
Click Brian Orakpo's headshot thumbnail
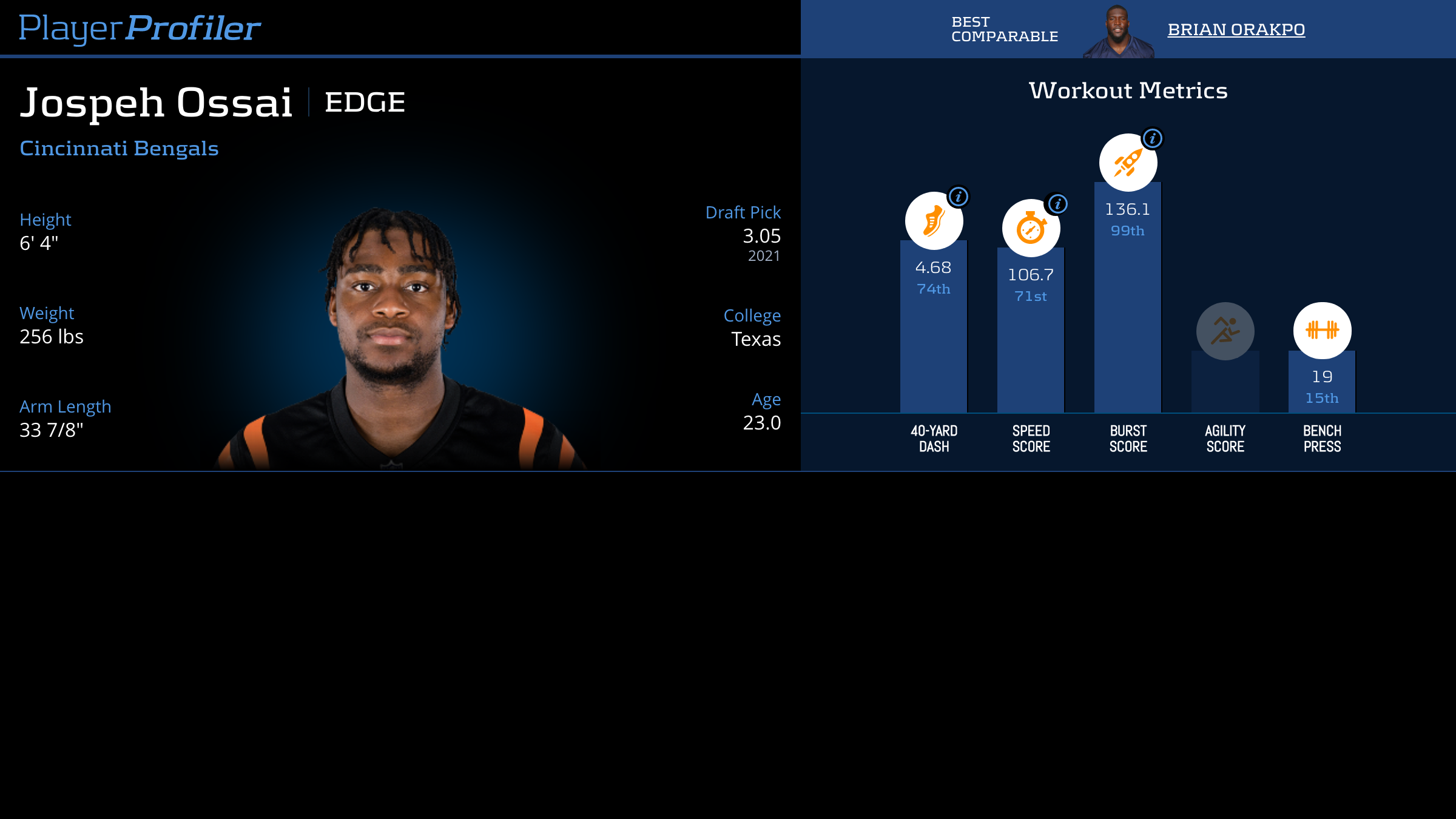coord(1118,33)
